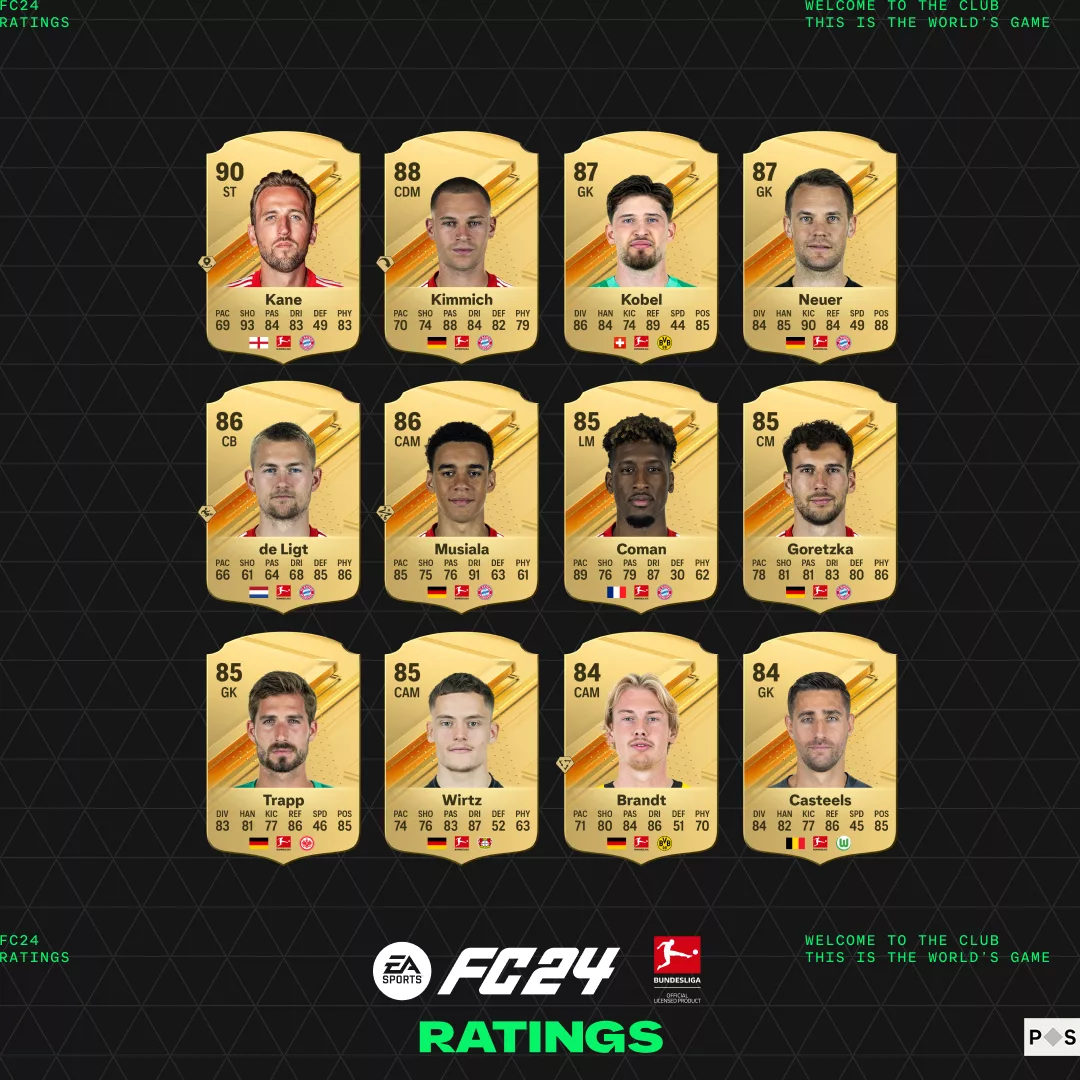This screenshot has height=1080, width=1080.
Task: Select the Kane 90 ST card
Action: point(283,245)
